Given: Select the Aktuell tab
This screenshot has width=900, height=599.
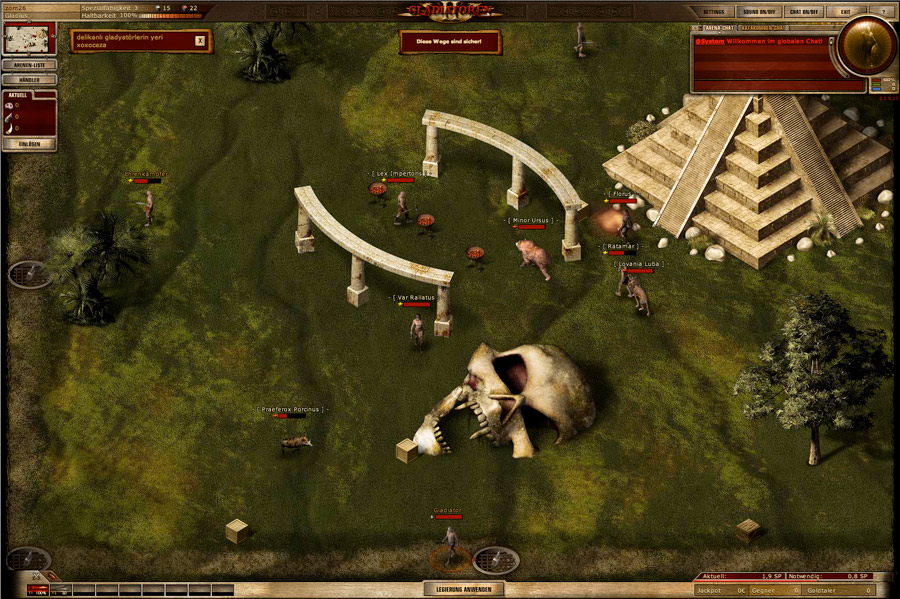Looking at the screenshot, I should tap(17, 95).
